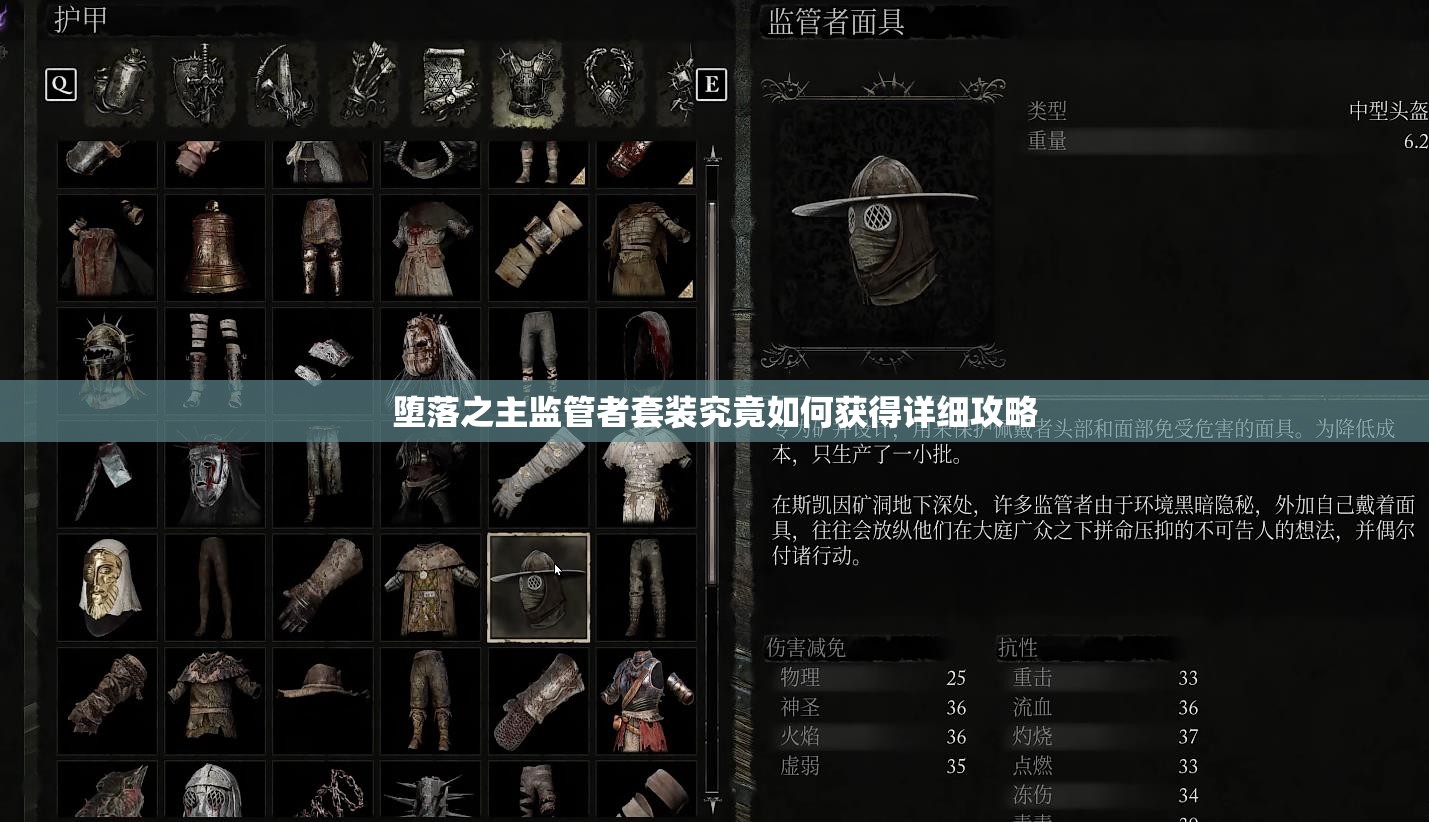Select the consumables flask category icon
The image size is (1429, 822).
[x=120, y=85]
